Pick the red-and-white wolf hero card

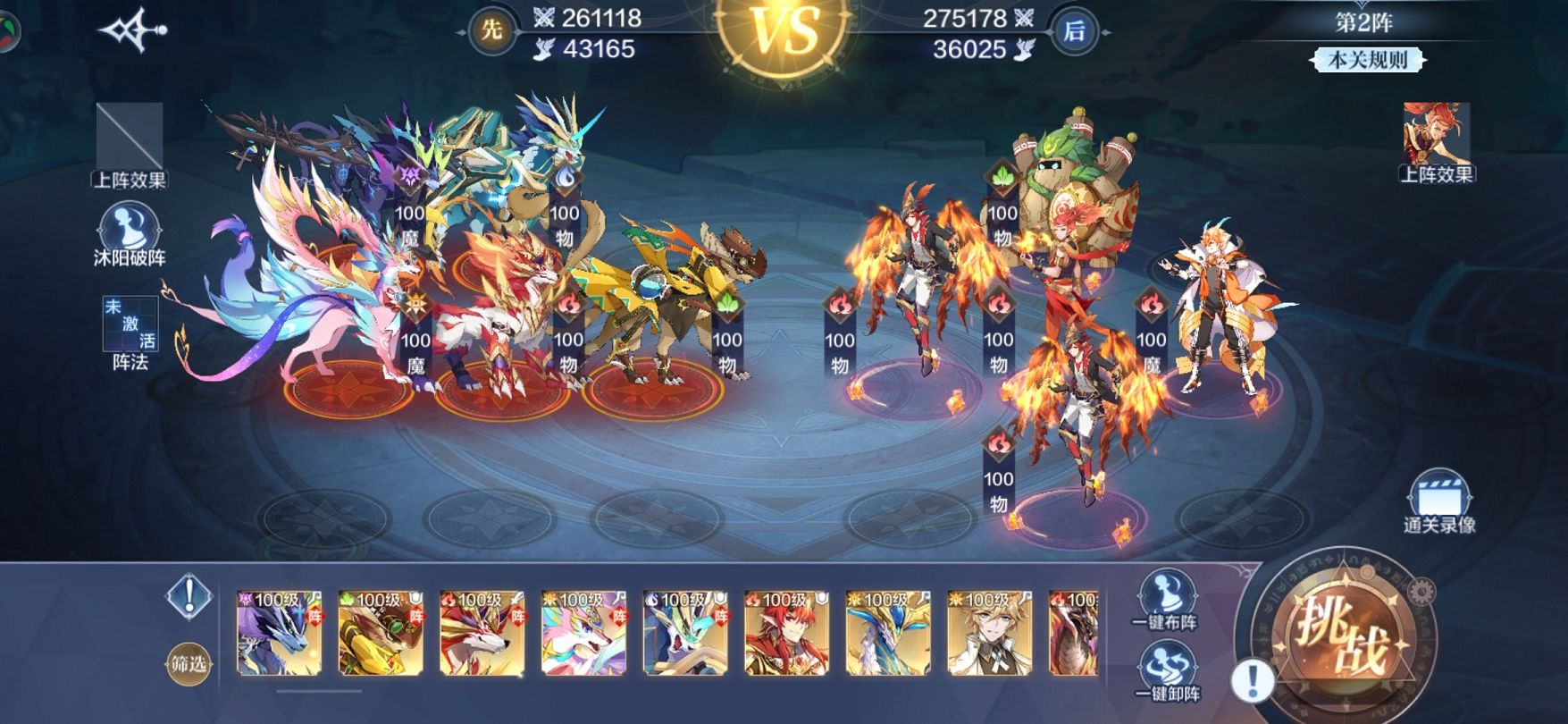coord(482,633)
